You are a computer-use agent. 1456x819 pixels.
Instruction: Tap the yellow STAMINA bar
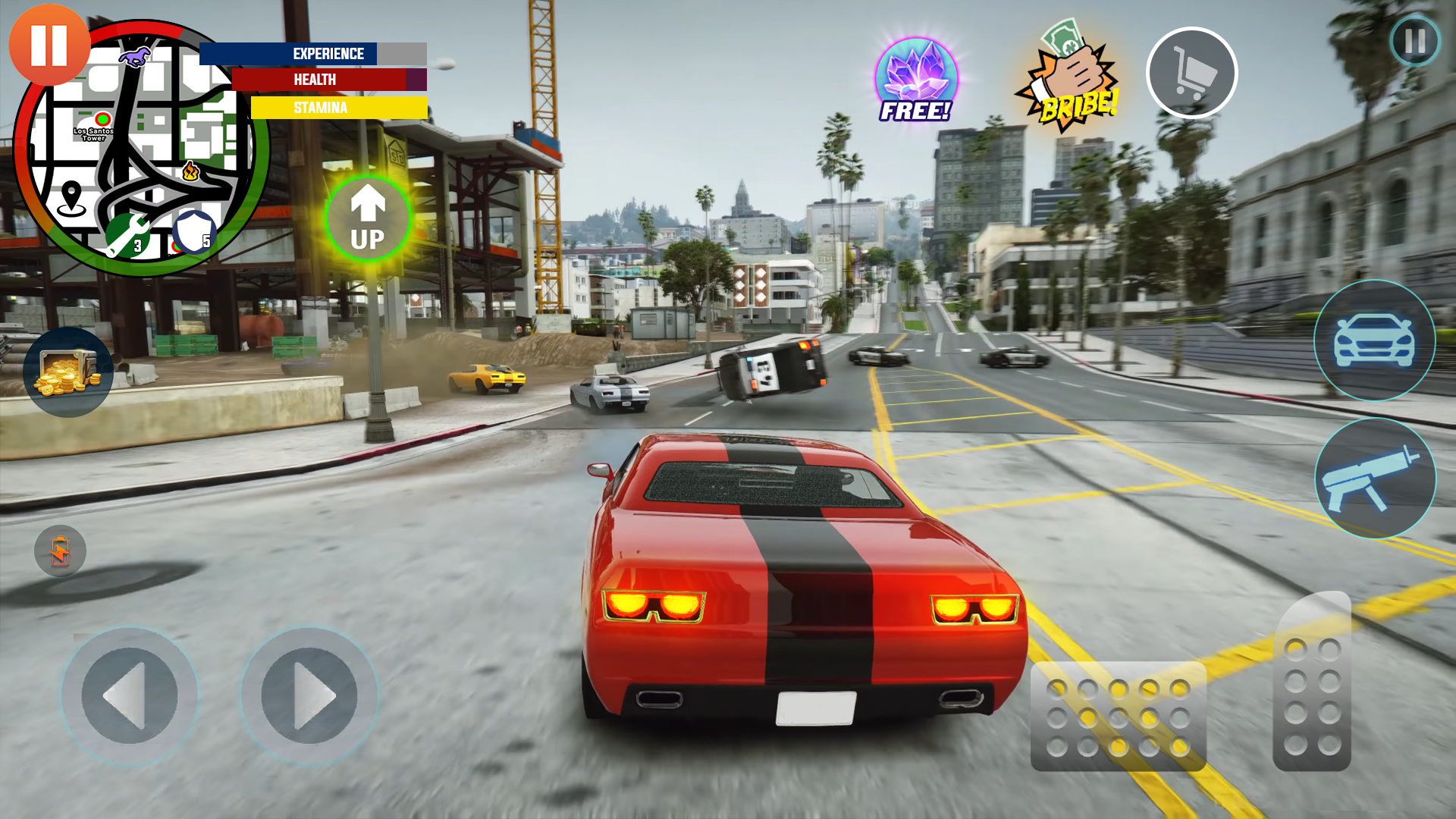(x=341, y=108)
